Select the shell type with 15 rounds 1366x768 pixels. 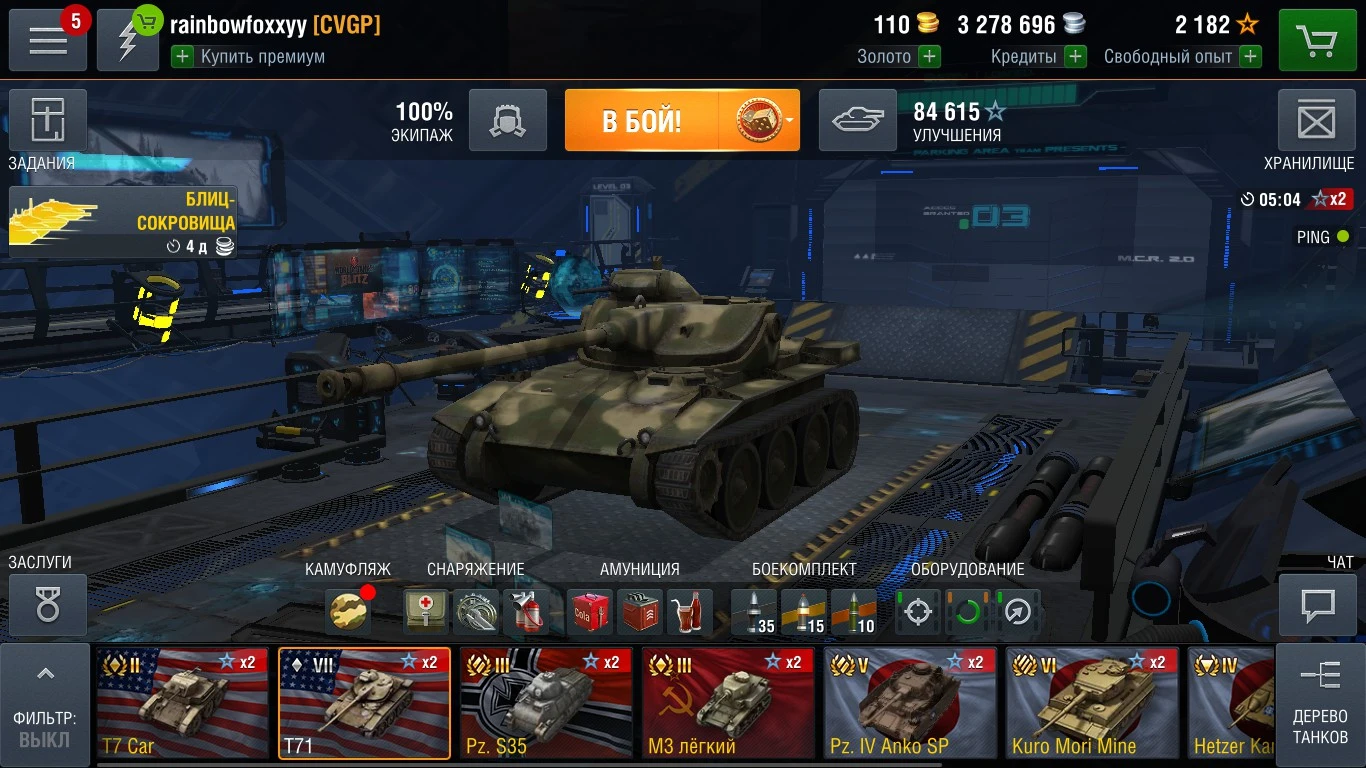(801, 611)
